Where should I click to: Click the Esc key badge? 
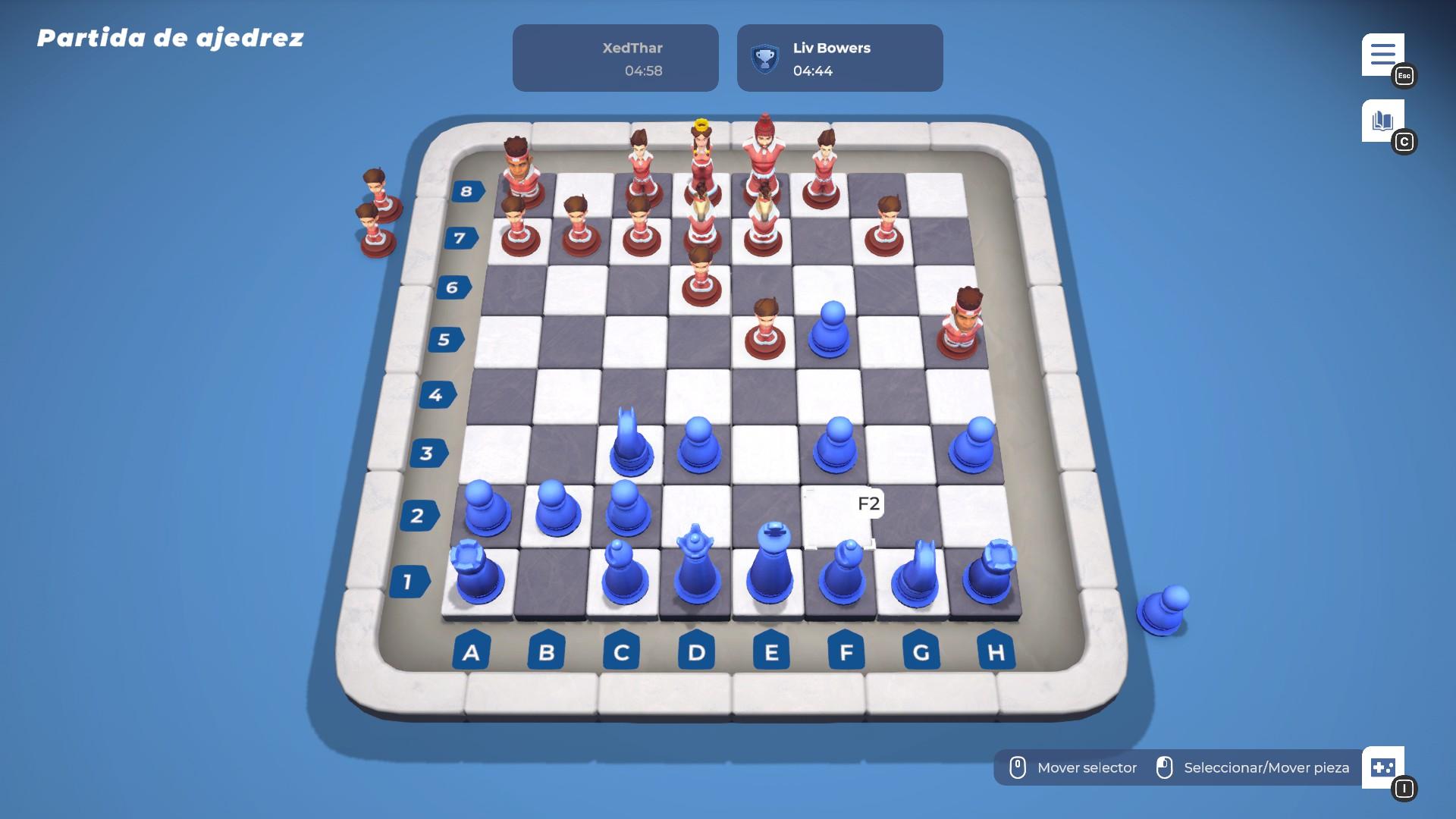tap(1404, 76)
